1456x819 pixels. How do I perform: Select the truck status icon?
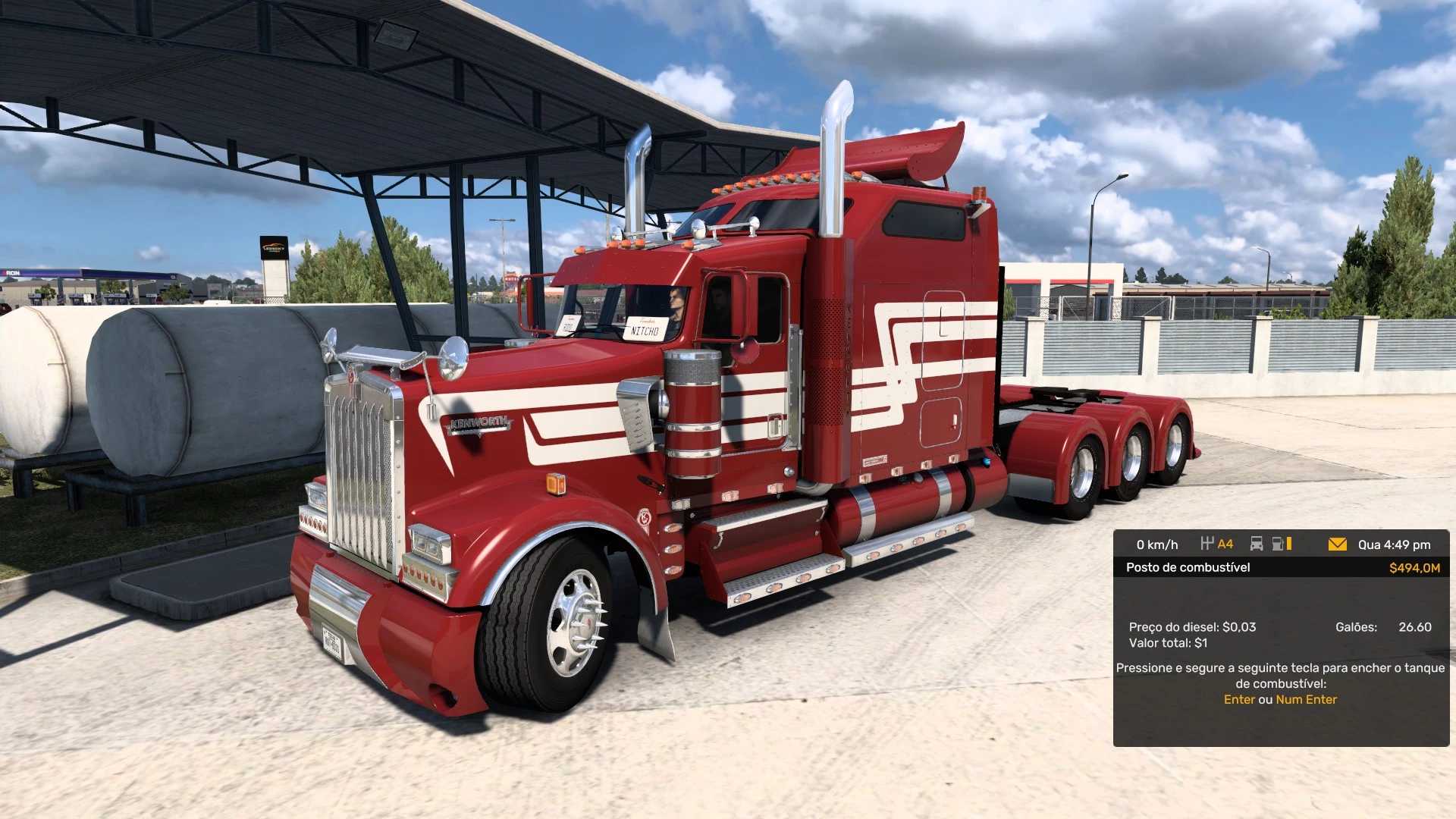pyautogui.click(x=1256, y=544)
